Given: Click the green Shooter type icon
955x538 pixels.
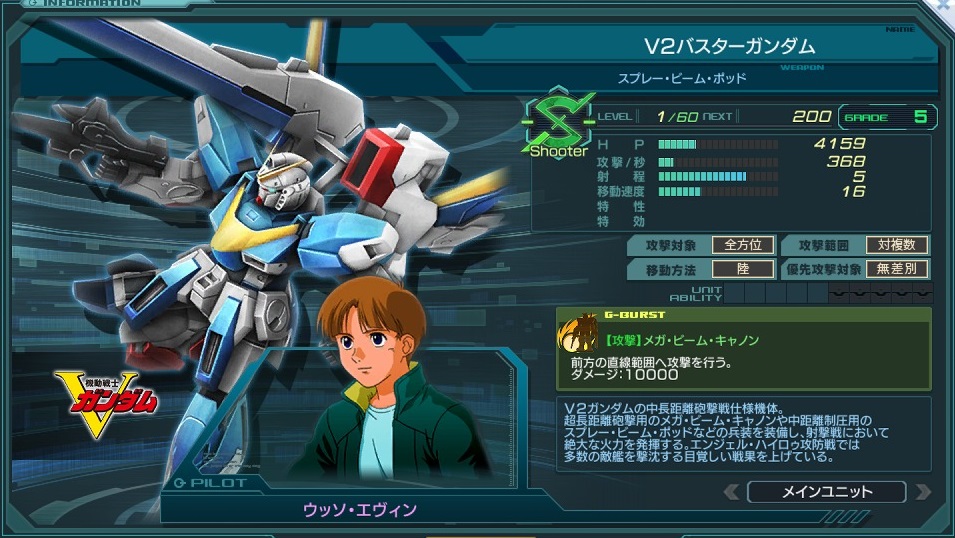Looking at the screenshot, I should pyautogui.click(x=559, y=126).
